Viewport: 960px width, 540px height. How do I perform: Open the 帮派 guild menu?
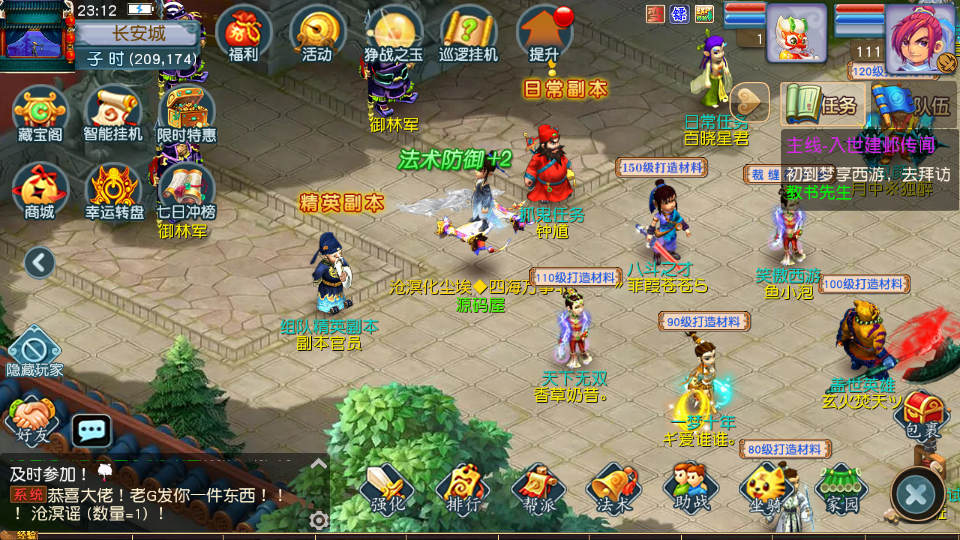539,488
